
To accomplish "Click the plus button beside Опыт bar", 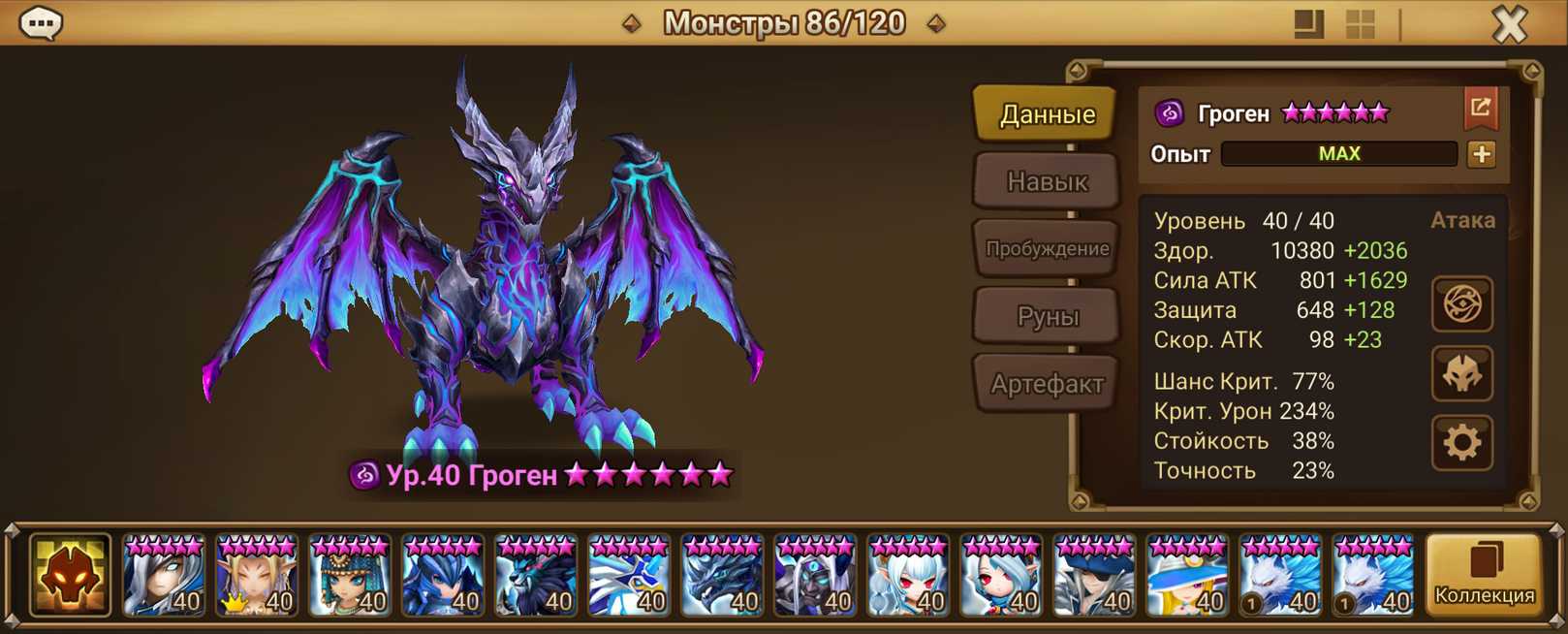I will coord(1482,154).
